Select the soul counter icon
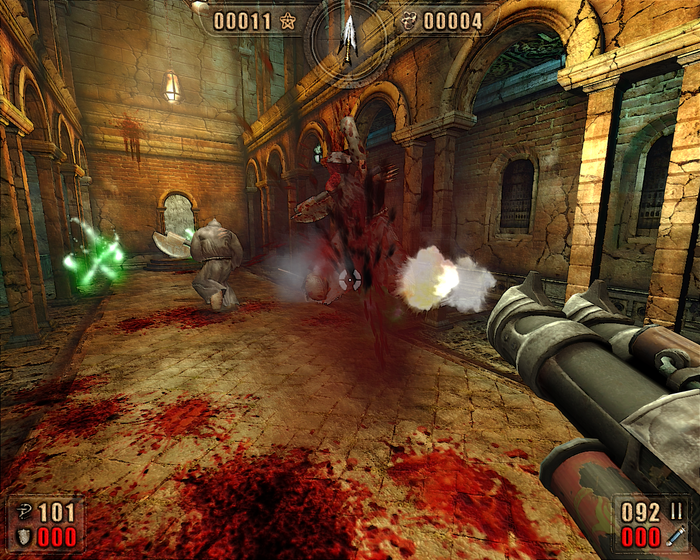 coord(408,20)
